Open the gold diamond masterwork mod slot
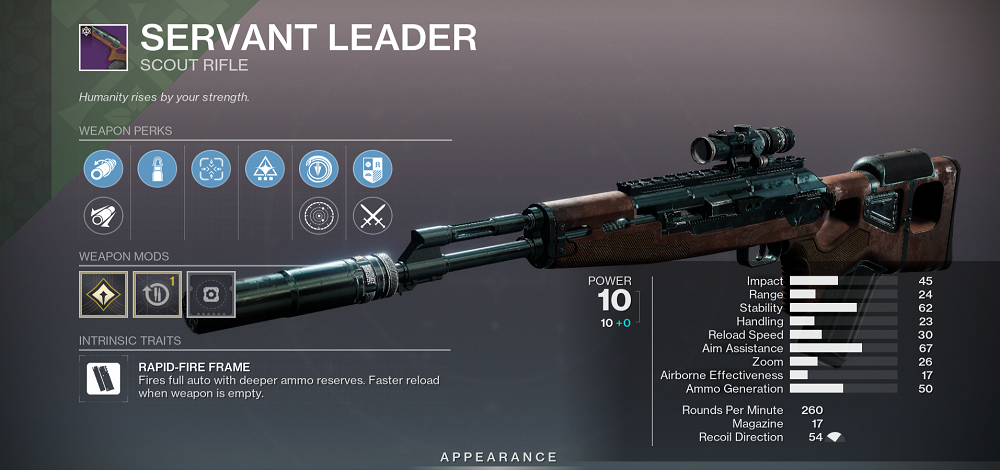This screenshot has width=1000, height=470. click(103, 293)
